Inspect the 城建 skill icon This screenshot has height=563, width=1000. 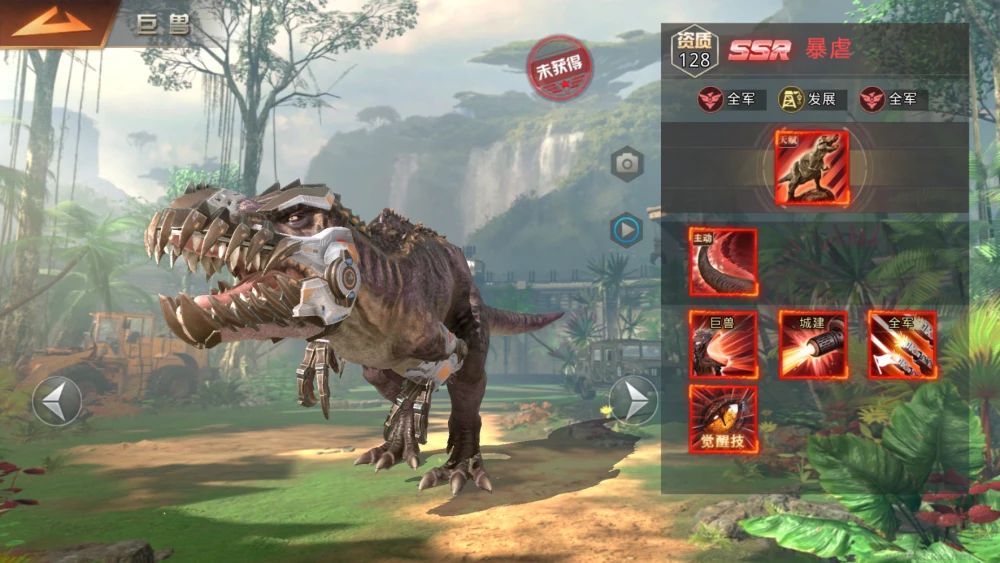pos(813,345)
